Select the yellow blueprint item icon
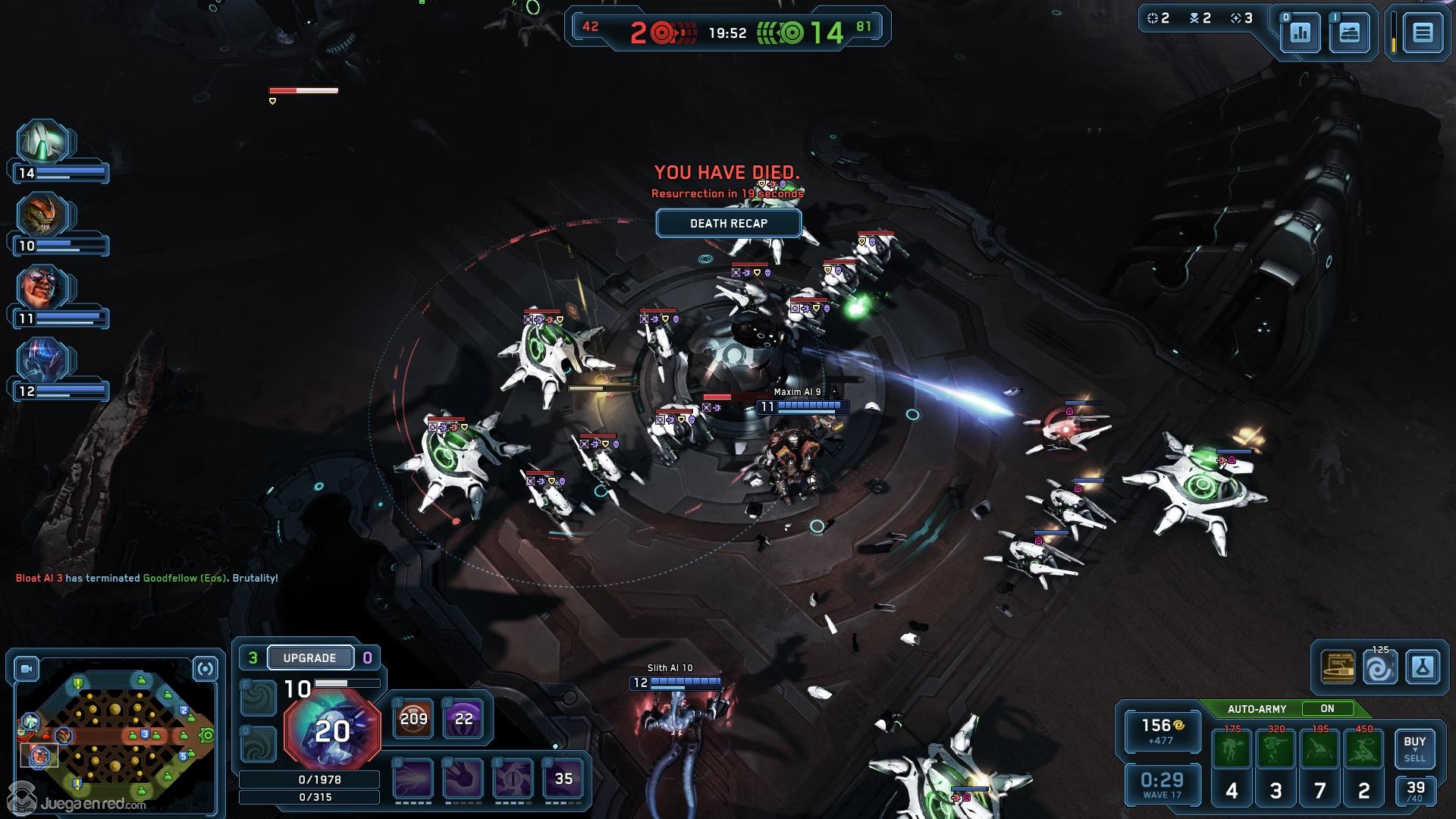This screenshot has width=1456, height=819. [x=1338, y=668]
